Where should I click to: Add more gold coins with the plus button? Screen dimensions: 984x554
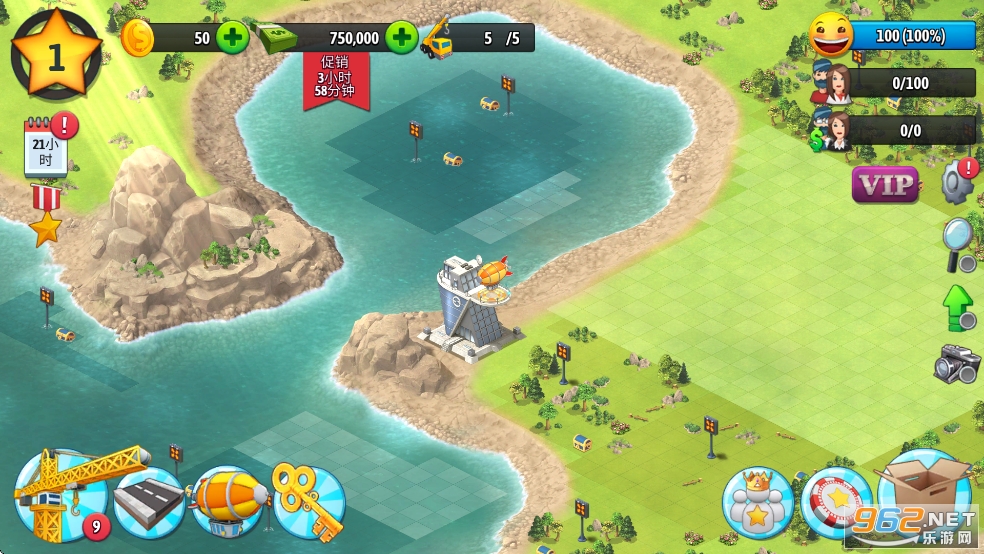pyautogui.click(x=232, y=39)
